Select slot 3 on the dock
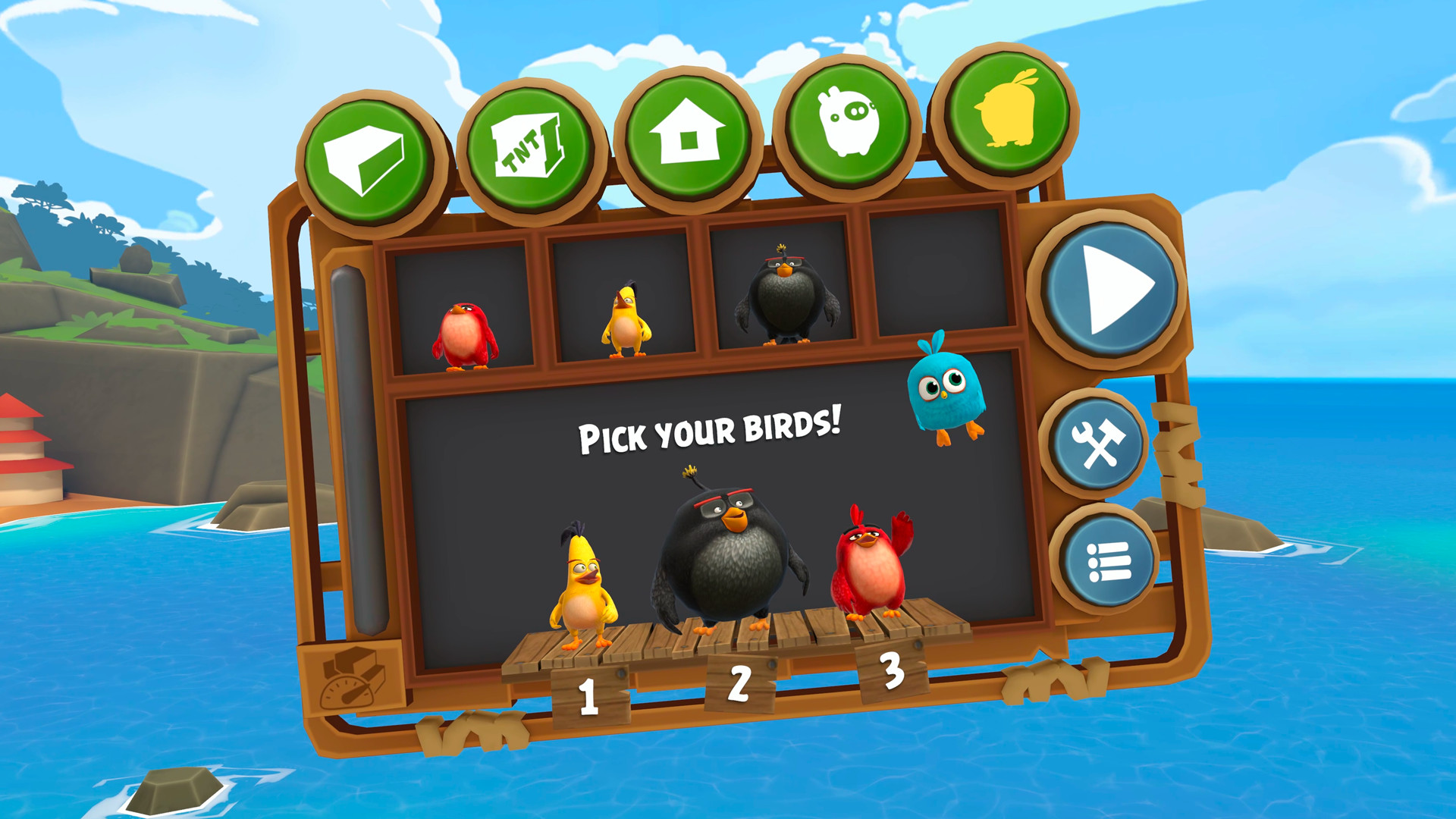The image size is (1456, 819). pos(891,671)
